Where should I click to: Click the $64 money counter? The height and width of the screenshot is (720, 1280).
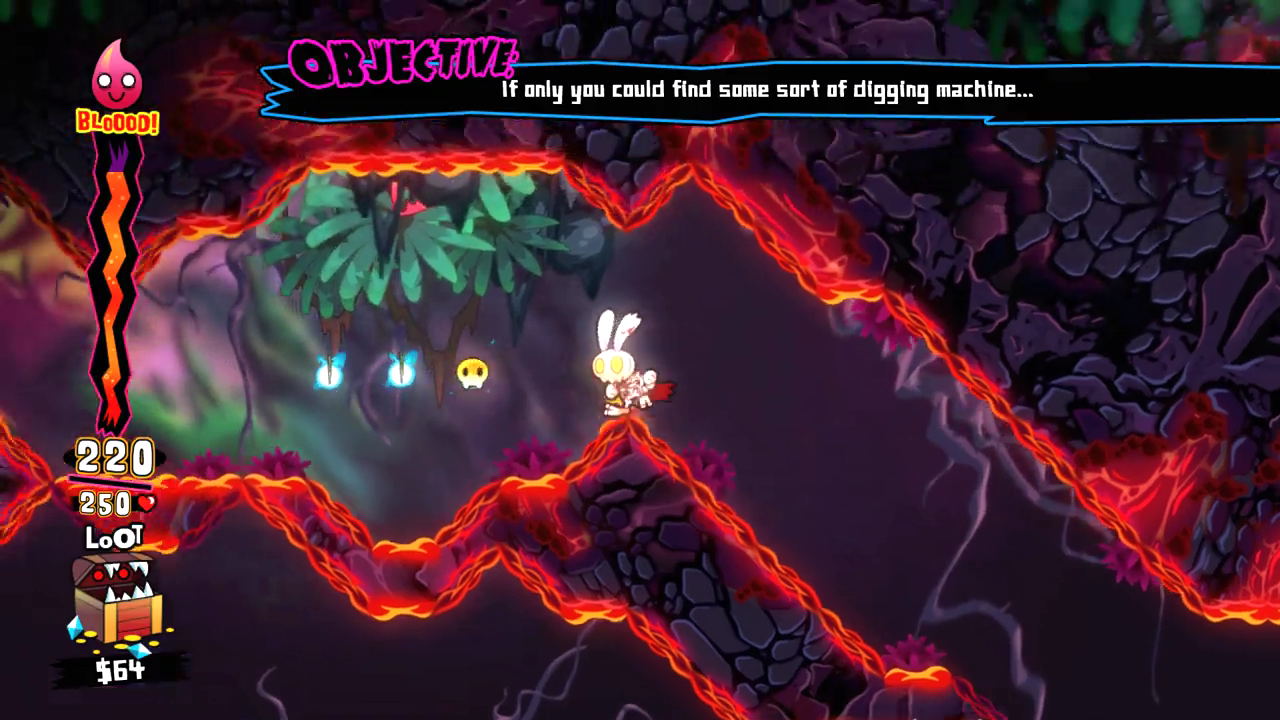pyautogui.click(x=121, y=672)
